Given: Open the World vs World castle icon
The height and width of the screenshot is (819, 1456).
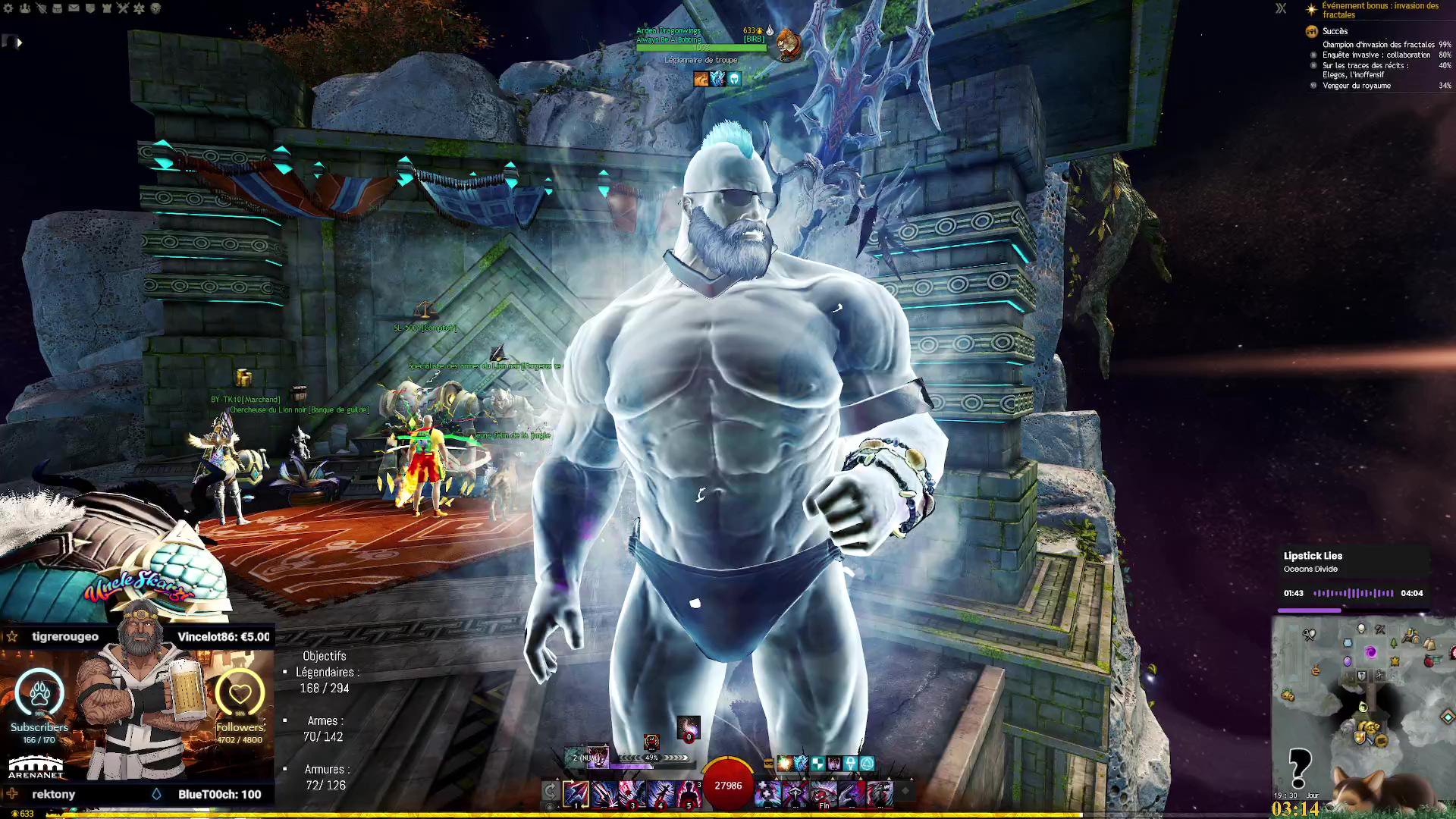Looking at the screenshot, I should tap(106, 8).
